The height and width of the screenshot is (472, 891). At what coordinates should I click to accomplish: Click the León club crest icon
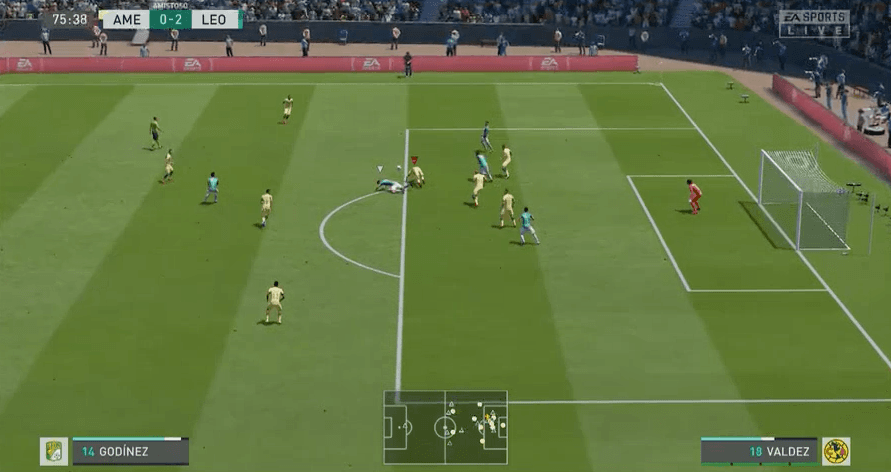coord(54,451)
